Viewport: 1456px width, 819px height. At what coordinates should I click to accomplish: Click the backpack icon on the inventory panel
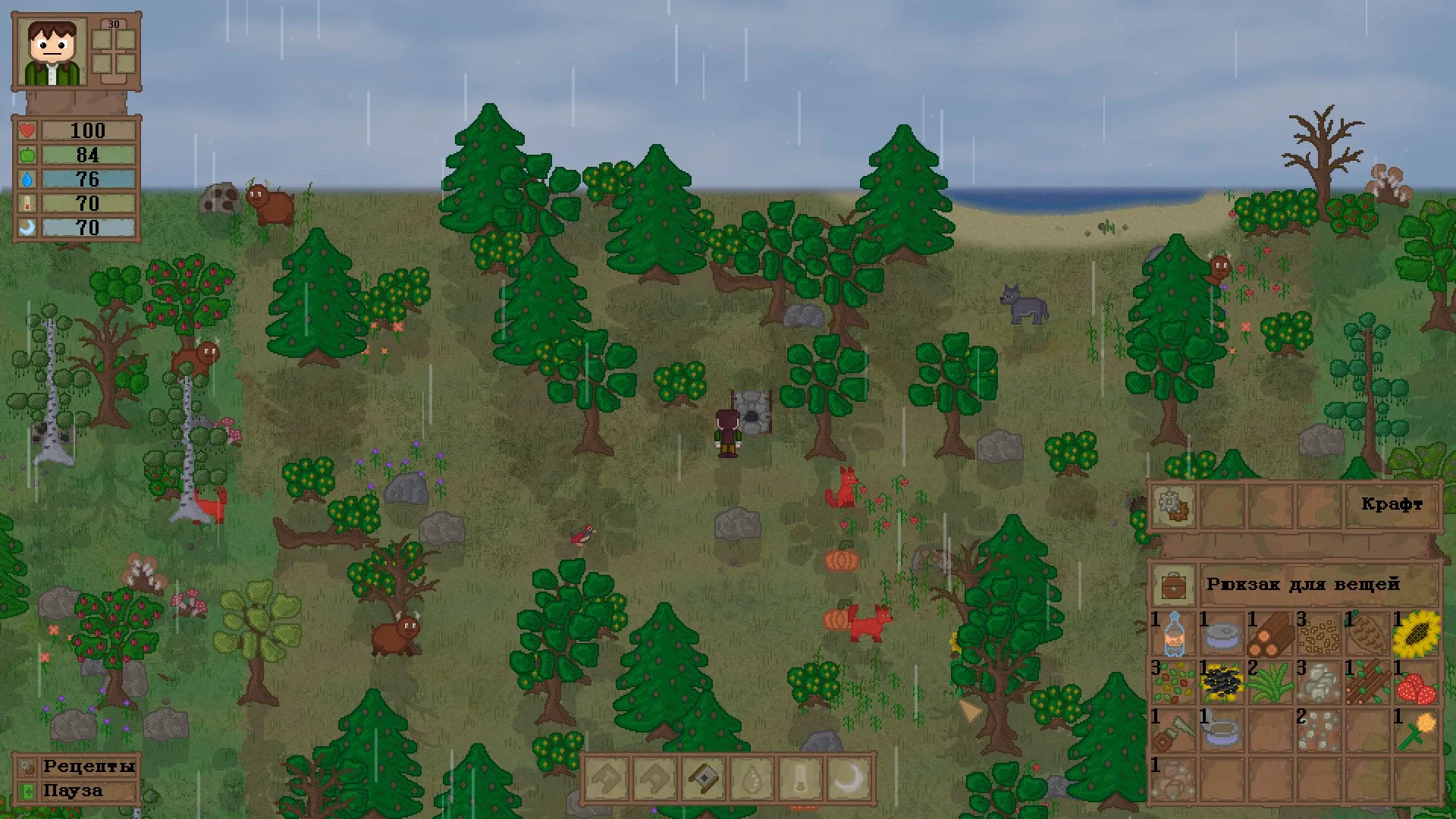1174,585
